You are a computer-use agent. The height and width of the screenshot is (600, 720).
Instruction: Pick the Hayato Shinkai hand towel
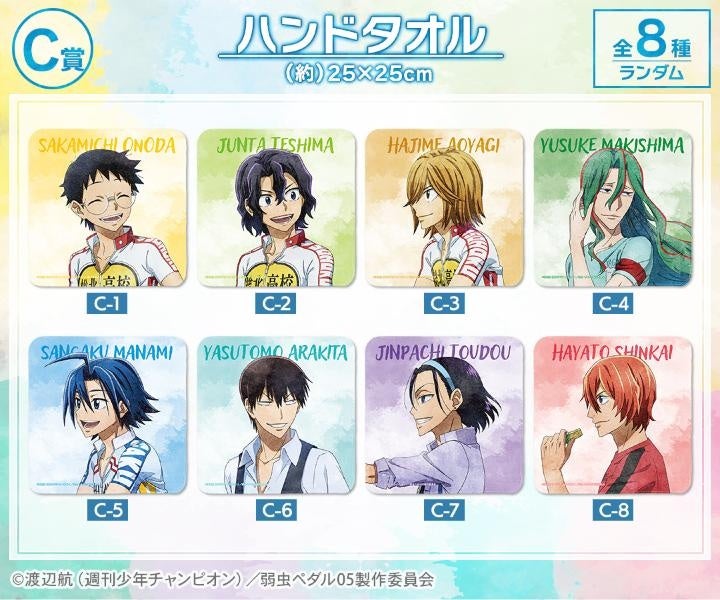tap(611, 415)
